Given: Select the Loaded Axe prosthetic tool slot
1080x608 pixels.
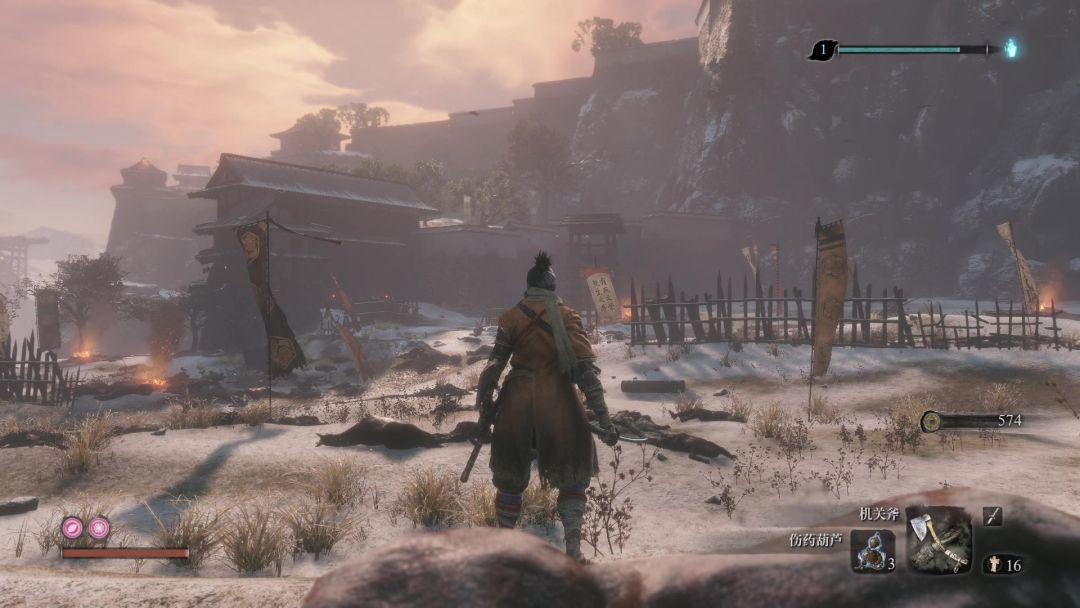Looking at the screenshot, I should click(938, 540).
